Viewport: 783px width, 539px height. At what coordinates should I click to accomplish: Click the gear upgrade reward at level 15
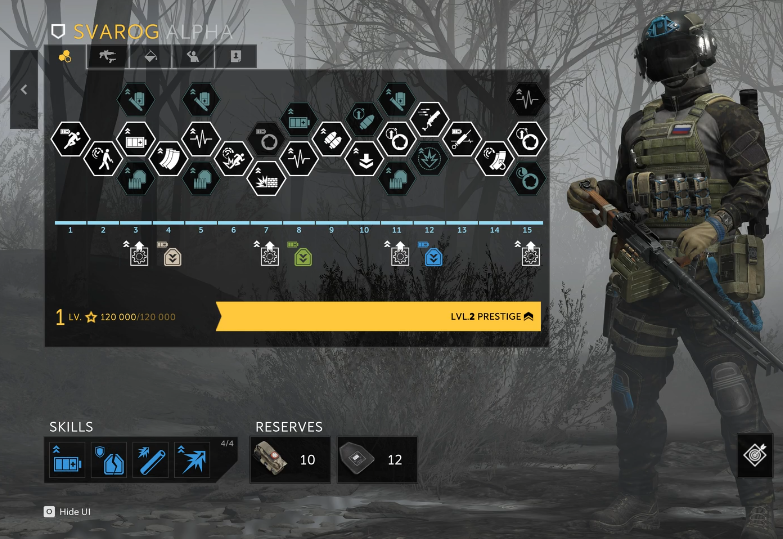(530, 255)
